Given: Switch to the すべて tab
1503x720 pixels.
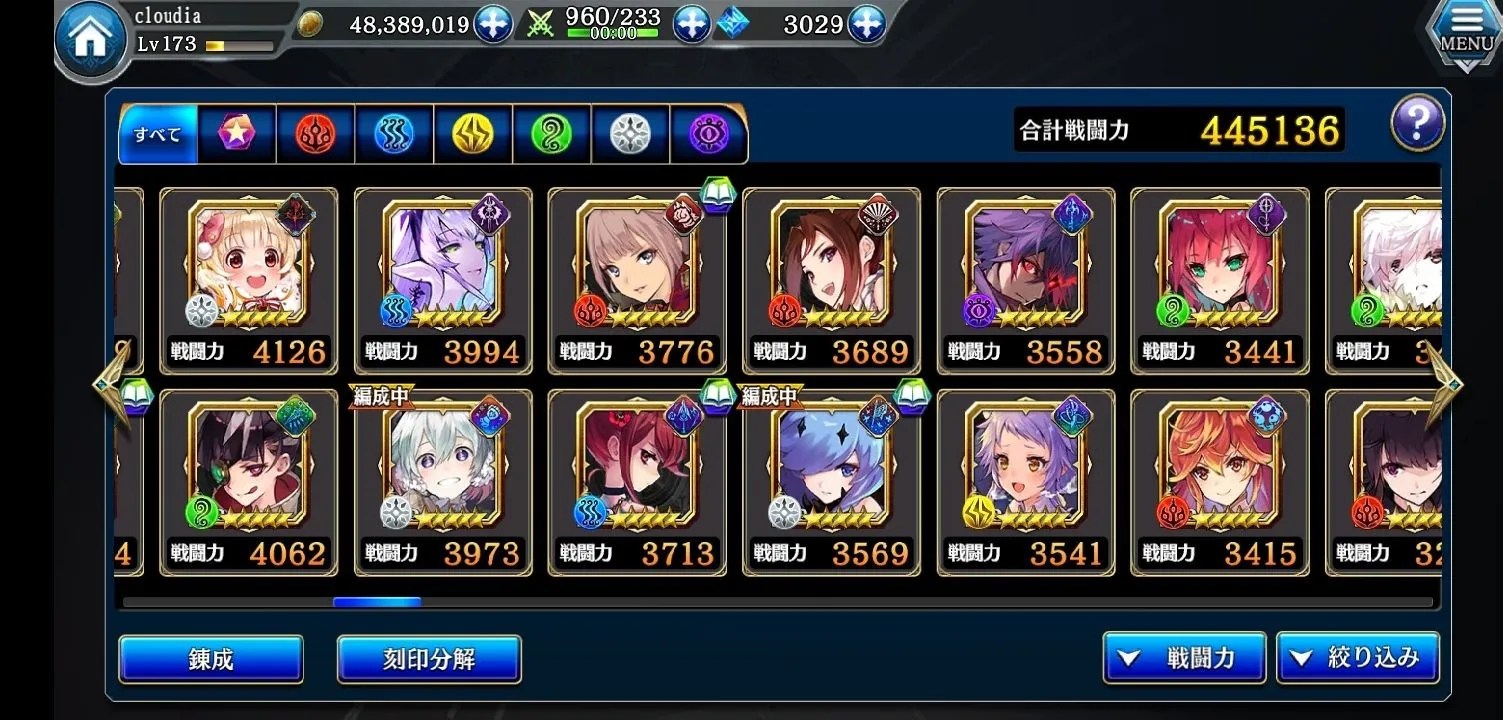Looking at the screenshot, I should [157, 134].
